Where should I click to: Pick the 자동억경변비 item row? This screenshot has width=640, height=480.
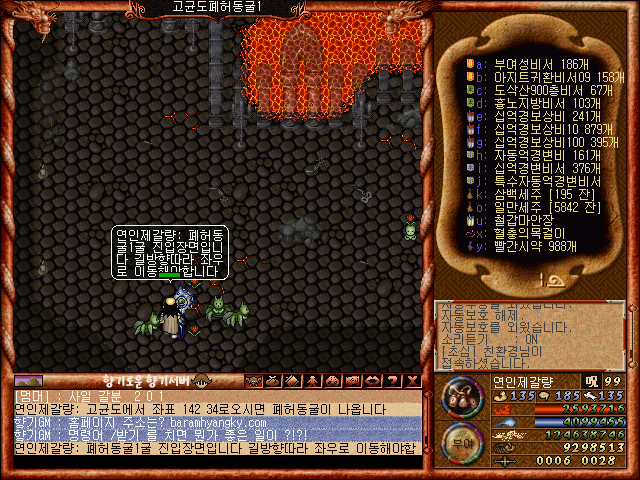(531, 156)
